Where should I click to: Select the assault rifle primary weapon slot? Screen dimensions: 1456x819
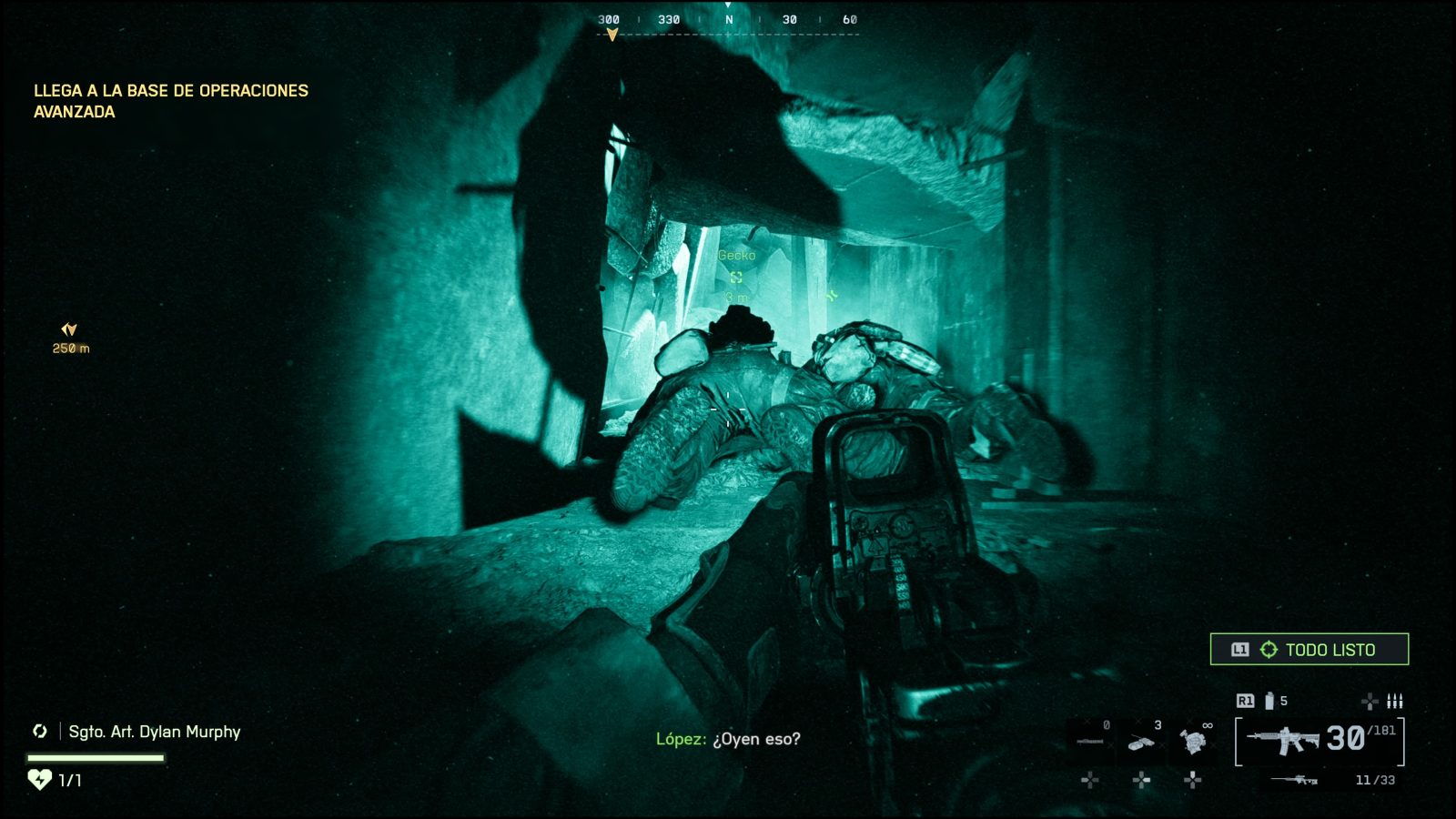coord(1283,740)
